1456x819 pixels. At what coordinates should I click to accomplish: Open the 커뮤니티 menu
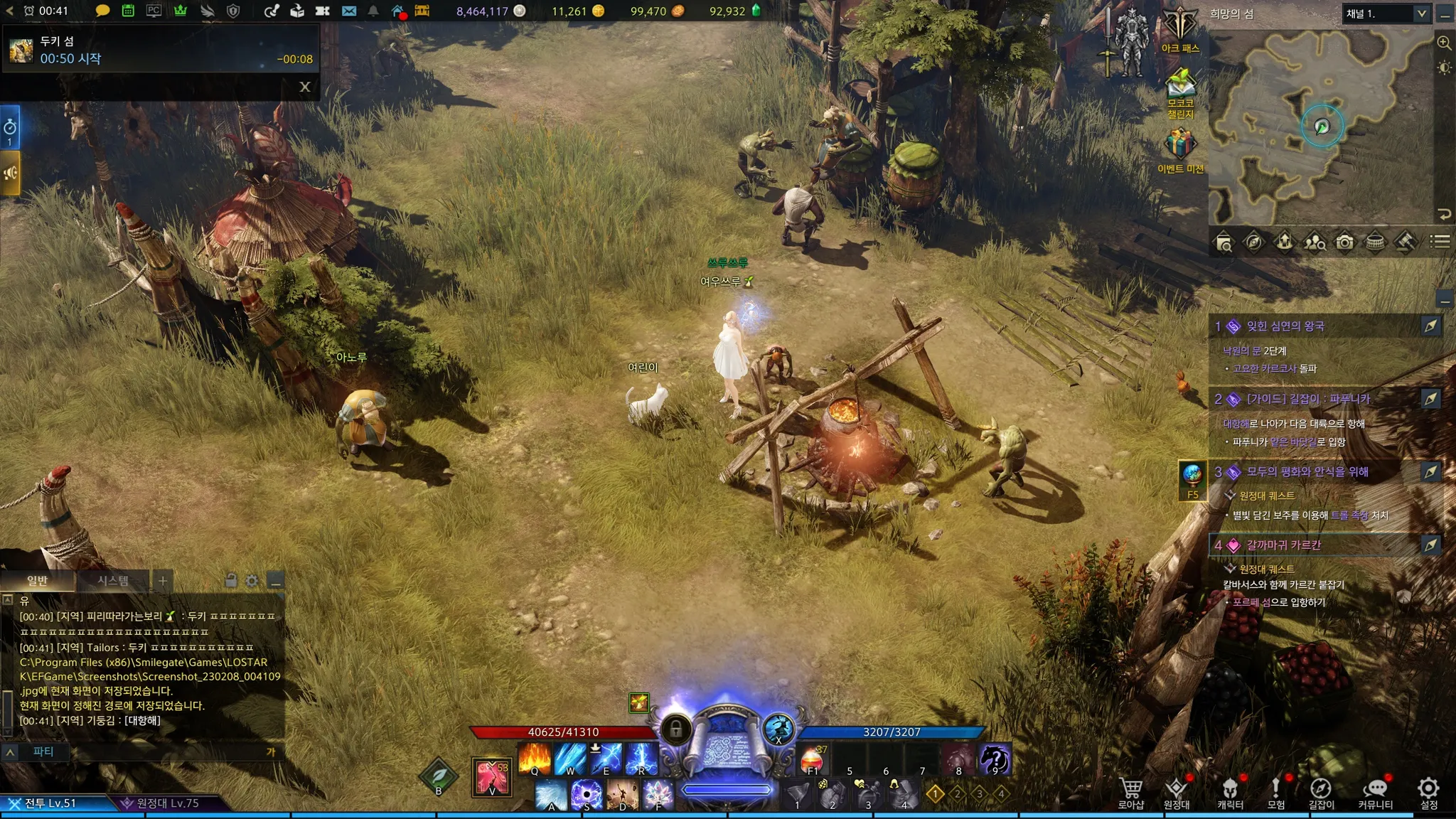point(1375,793)
